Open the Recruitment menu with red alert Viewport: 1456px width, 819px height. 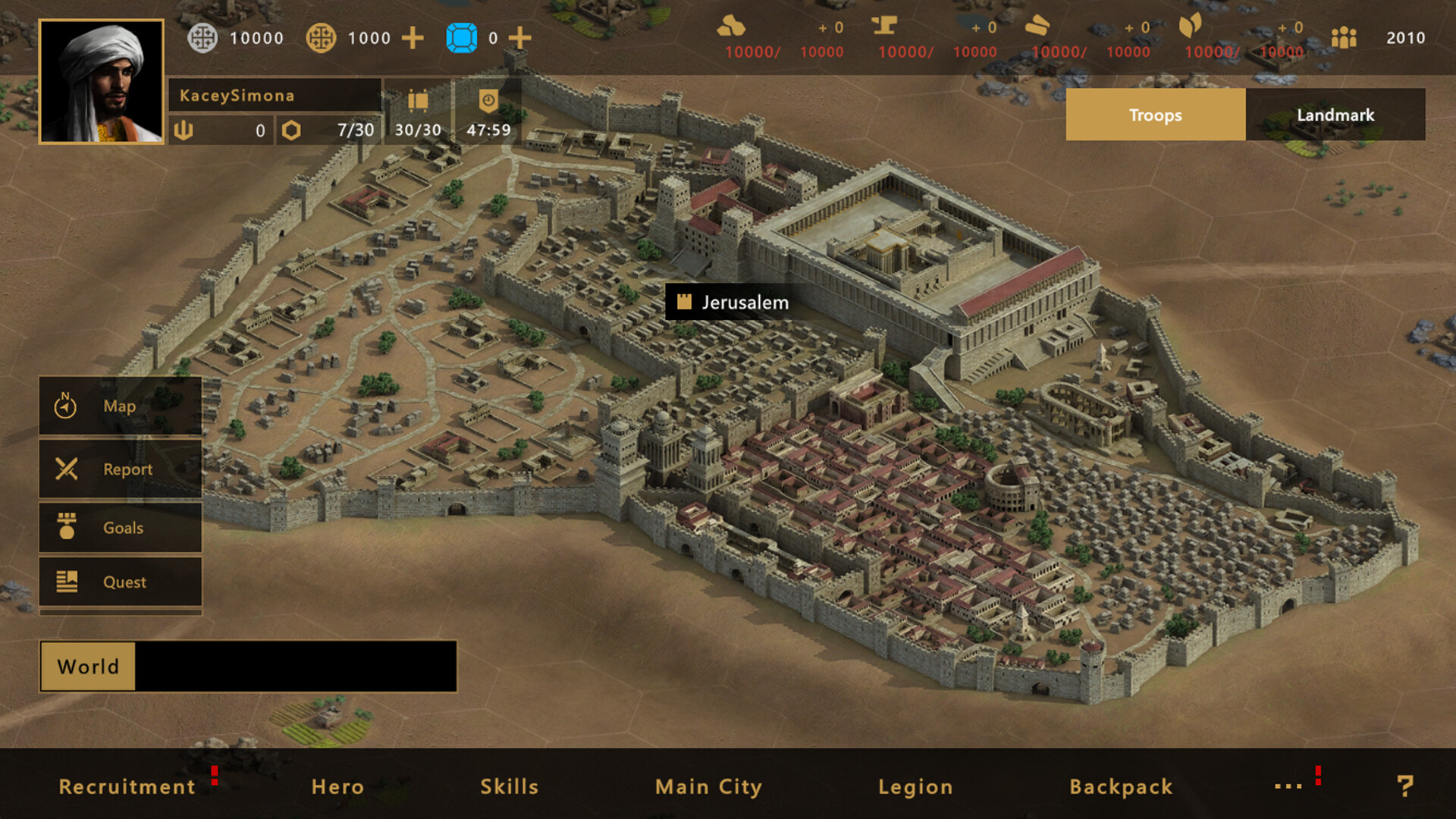(x=127, y=786)
